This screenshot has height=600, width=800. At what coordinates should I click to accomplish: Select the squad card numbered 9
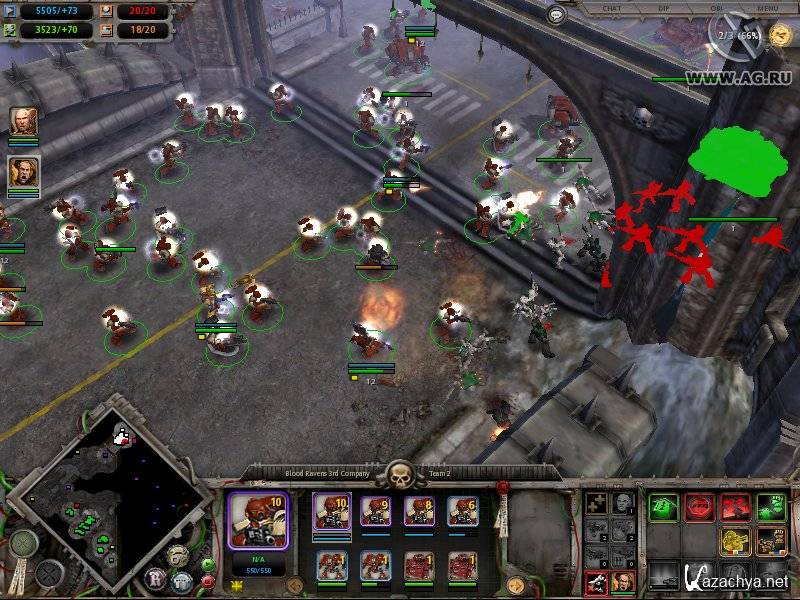point(376,511)
